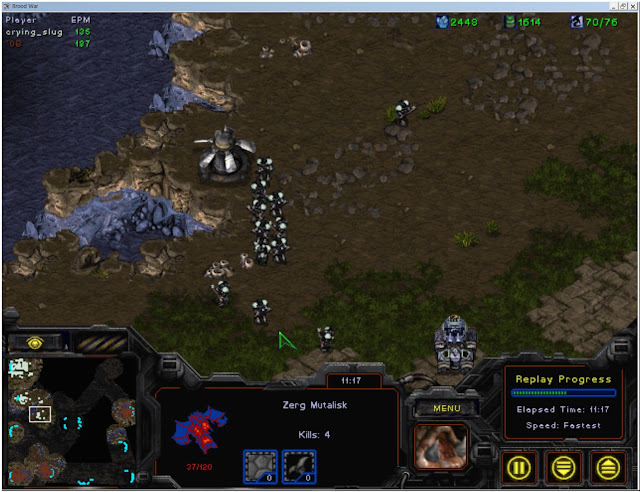Screen dimensions: 640x492
Task: Slow down the replay speed
Action: point(565,466)
